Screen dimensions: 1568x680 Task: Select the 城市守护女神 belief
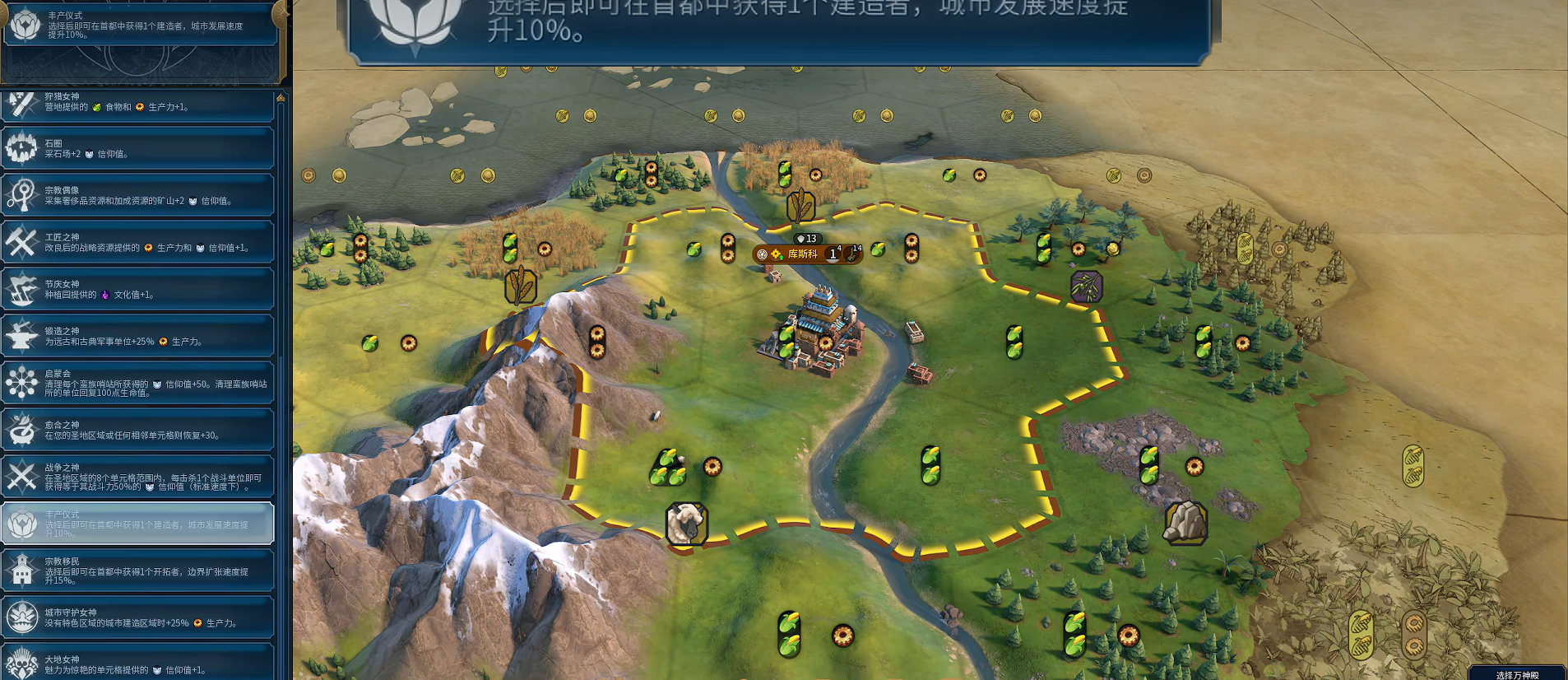coord(138,618)
